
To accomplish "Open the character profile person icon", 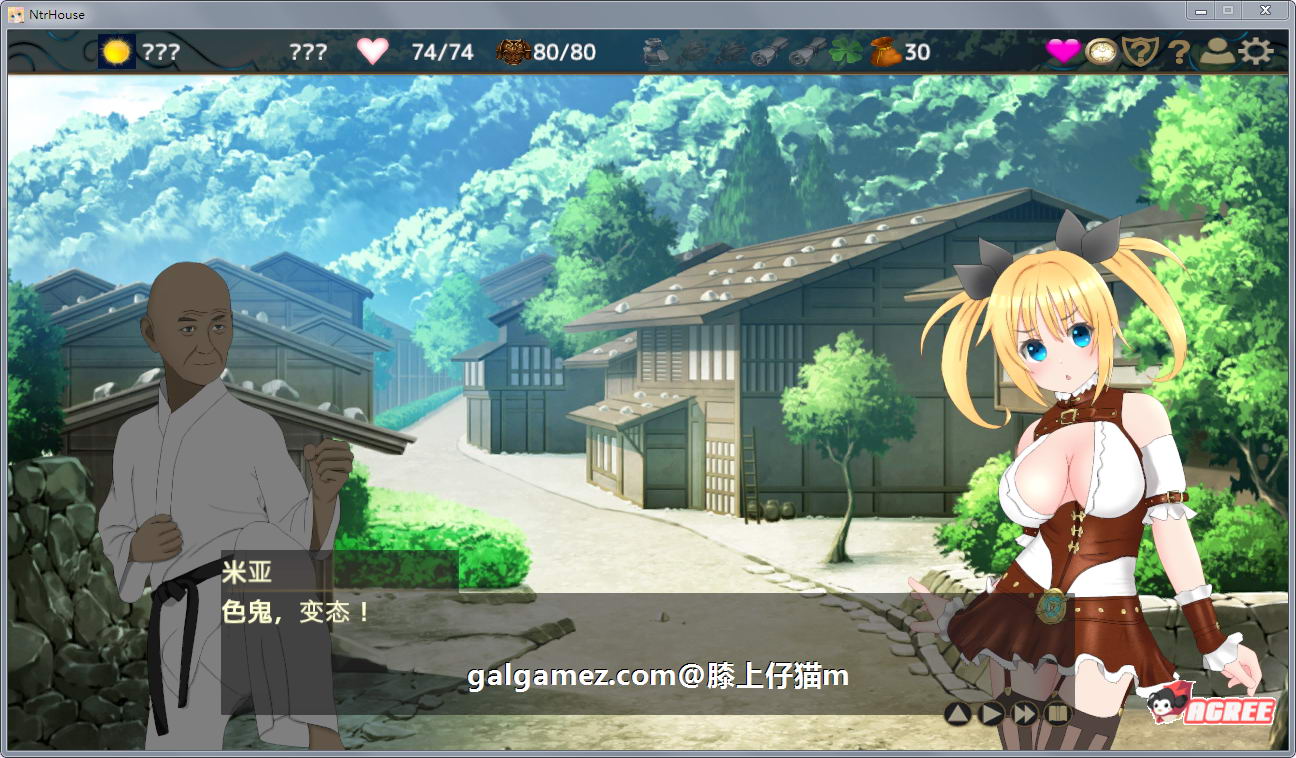I will tap(1216, 53).
